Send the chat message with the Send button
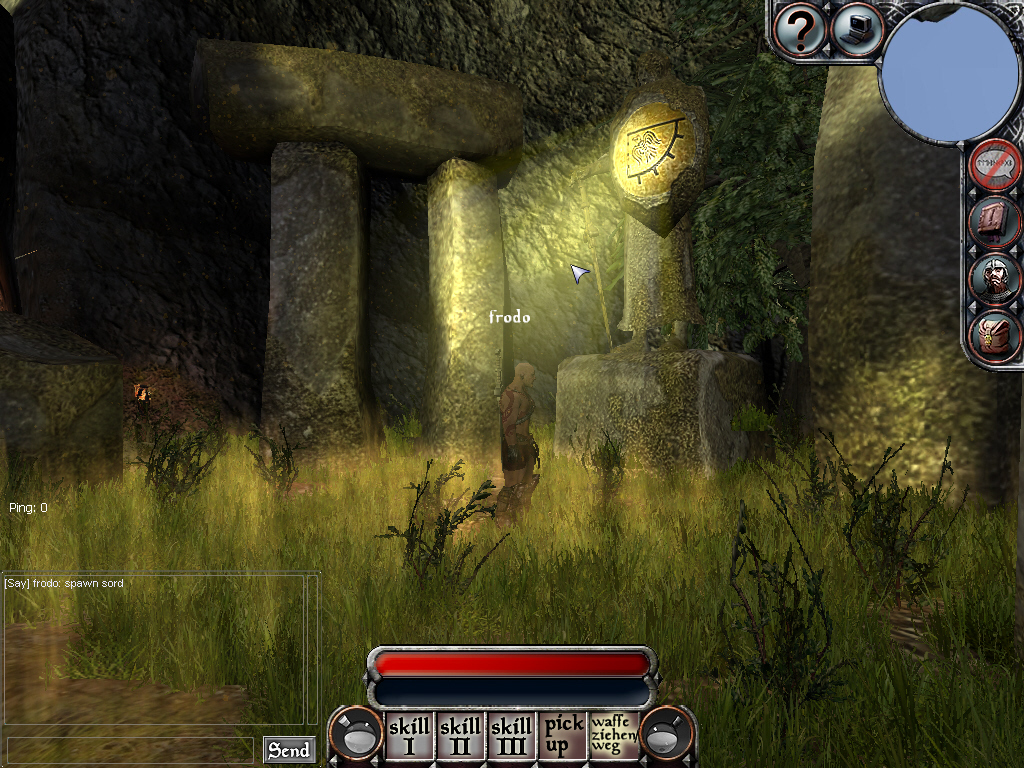This screenshot has height=768, width=1024. click(x=288, y=749)
